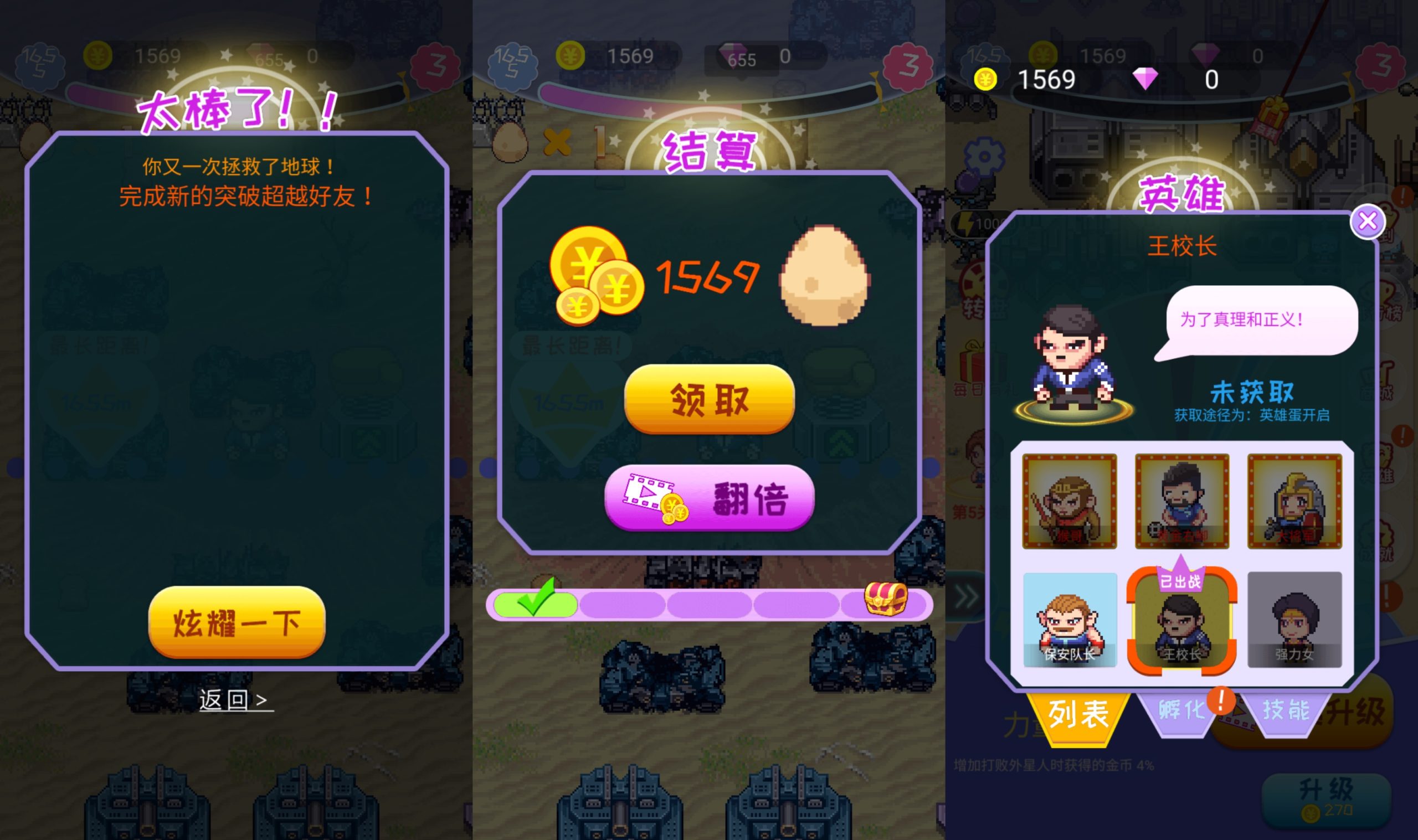
Task: Deploy 保安队长 as the fighting hero
Action: pyautogui.click(x=1070, y=620)
